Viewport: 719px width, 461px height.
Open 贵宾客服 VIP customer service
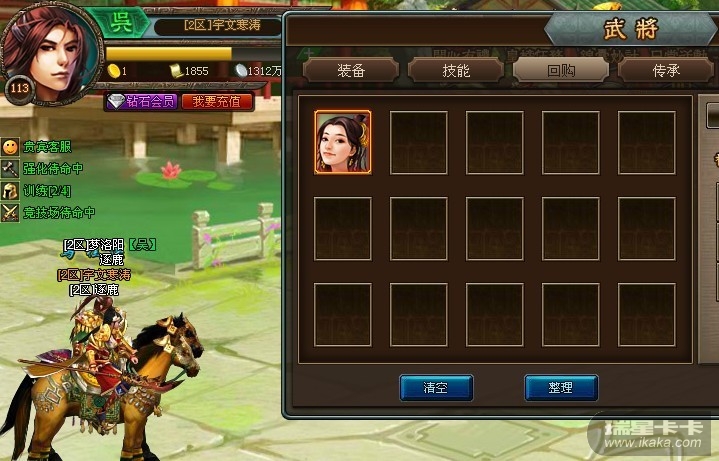coord(47,147)
